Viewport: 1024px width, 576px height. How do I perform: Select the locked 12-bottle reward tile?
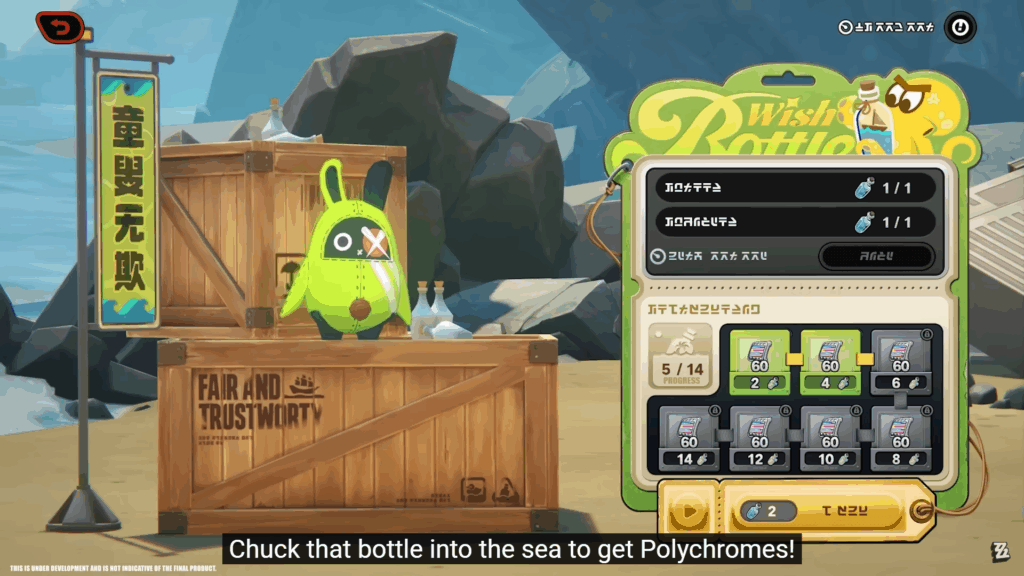[x=759, y=437]
